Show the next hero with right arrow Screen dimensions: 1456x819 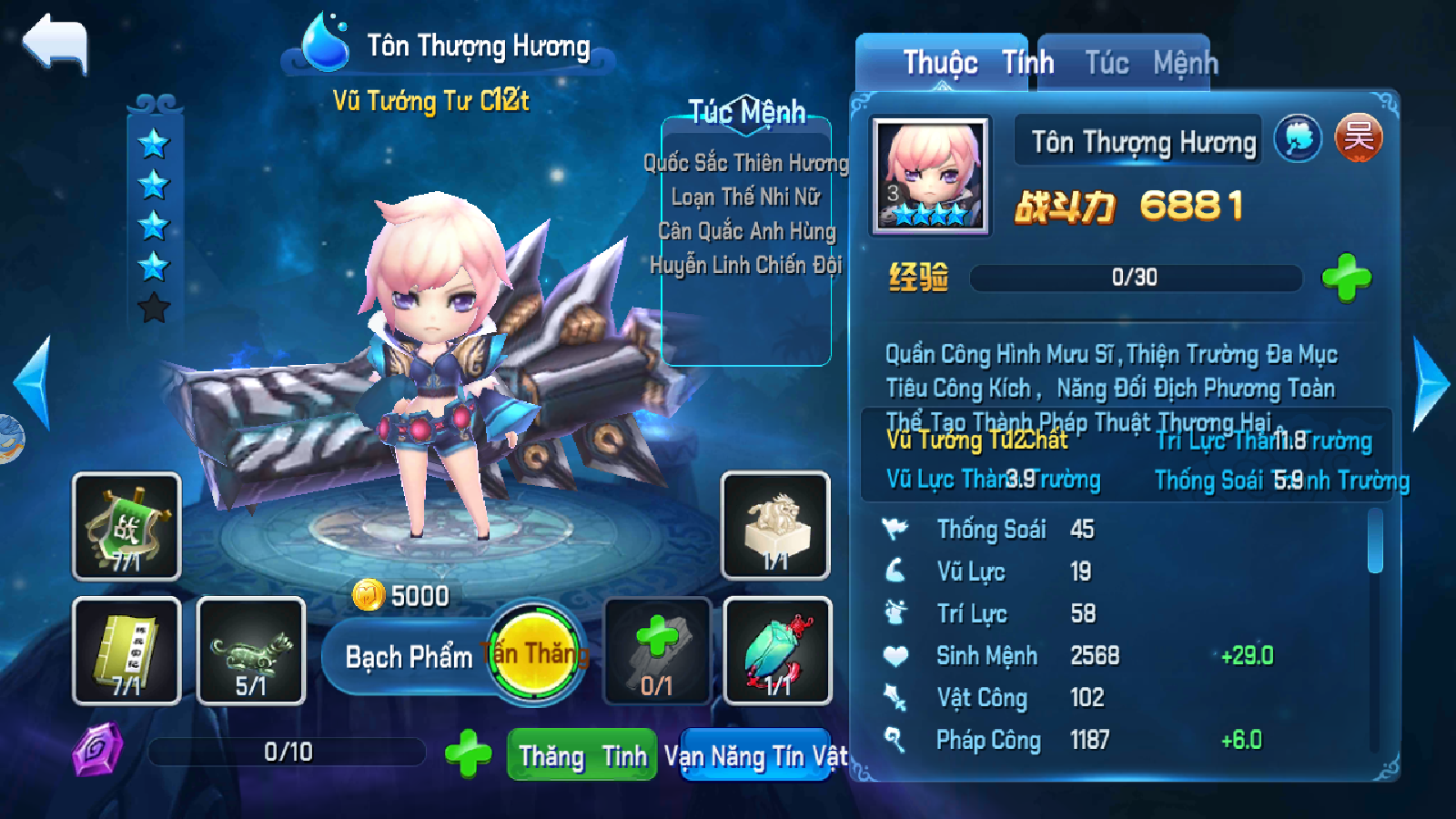pyautogui.click(x=1430, y=383)
